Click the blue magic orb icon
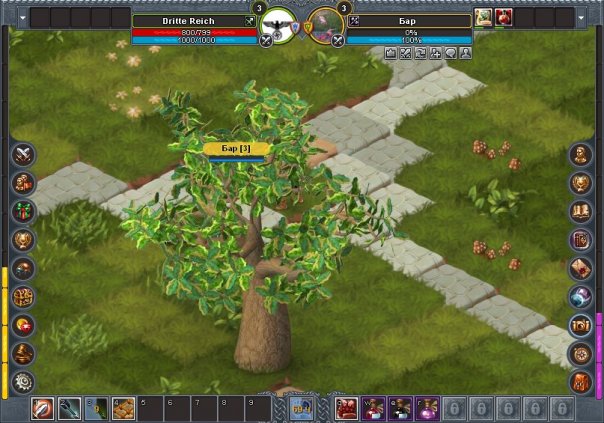The width and height of the screenshot is (604, 423). click(581, 297)
